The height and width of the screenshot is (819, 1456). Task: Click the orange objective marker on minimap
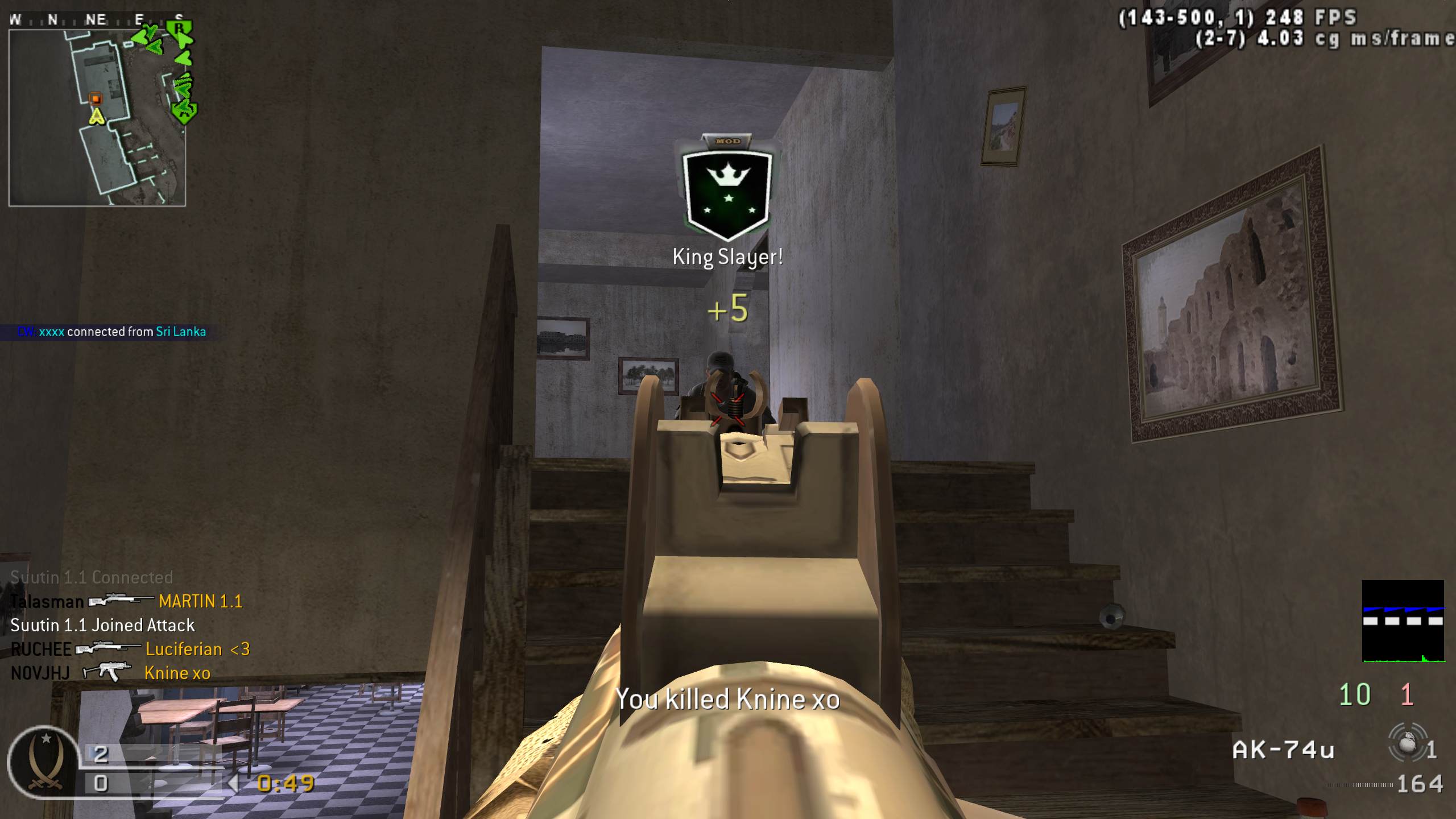[x=96, y=99]
